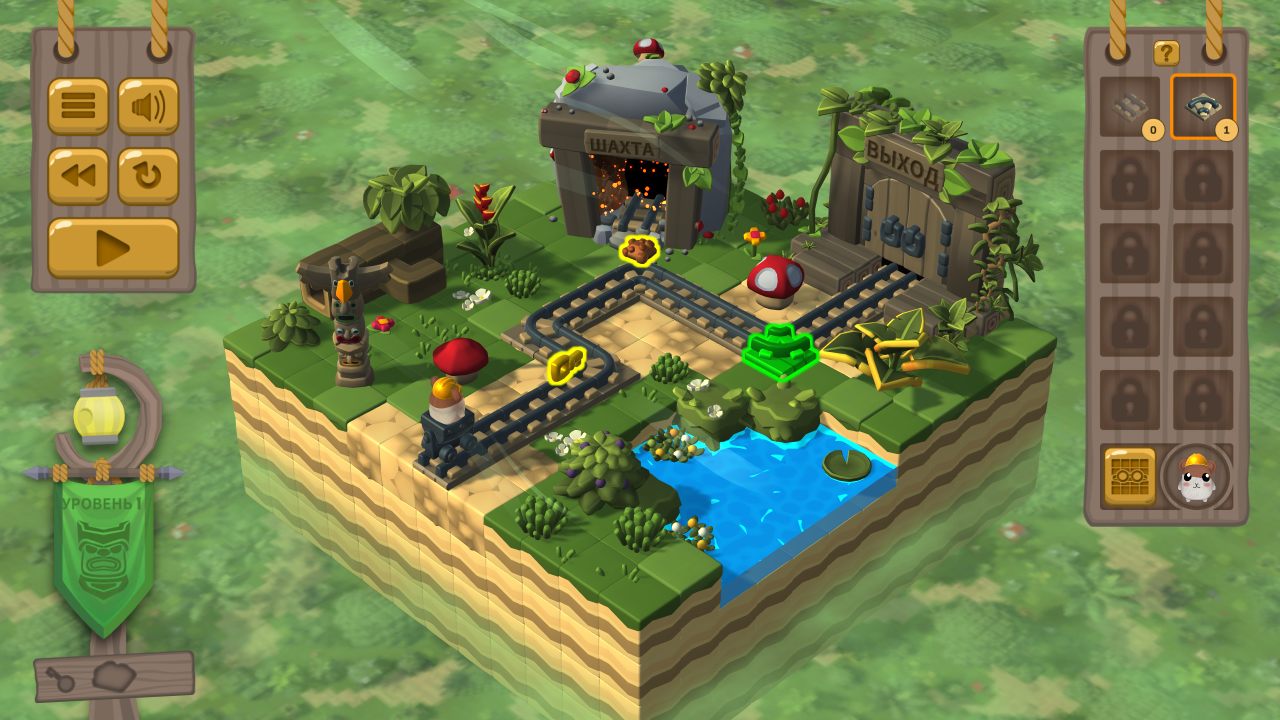Place track on the green highlighted tile

click(780, 349)
